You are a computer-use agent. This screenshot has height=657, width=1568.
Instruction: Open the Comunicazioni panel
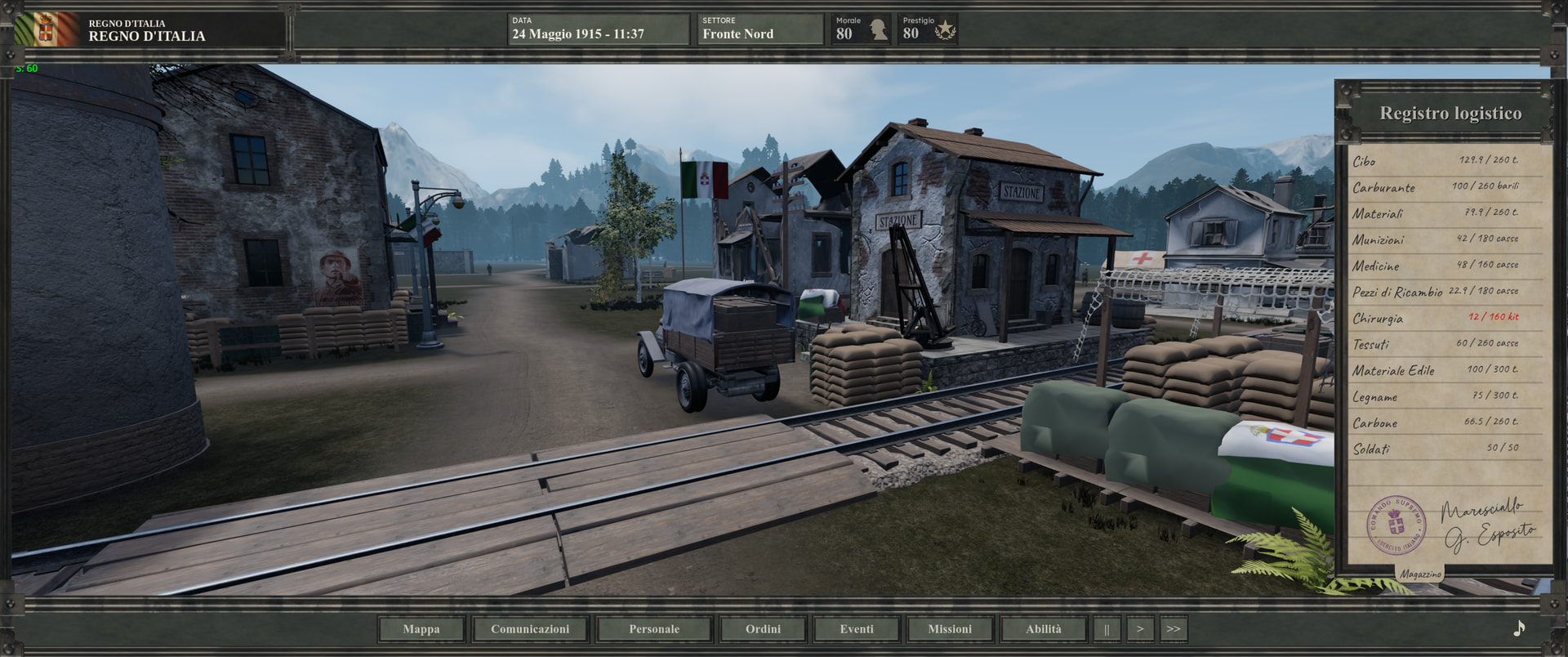(x=530, y=629)
